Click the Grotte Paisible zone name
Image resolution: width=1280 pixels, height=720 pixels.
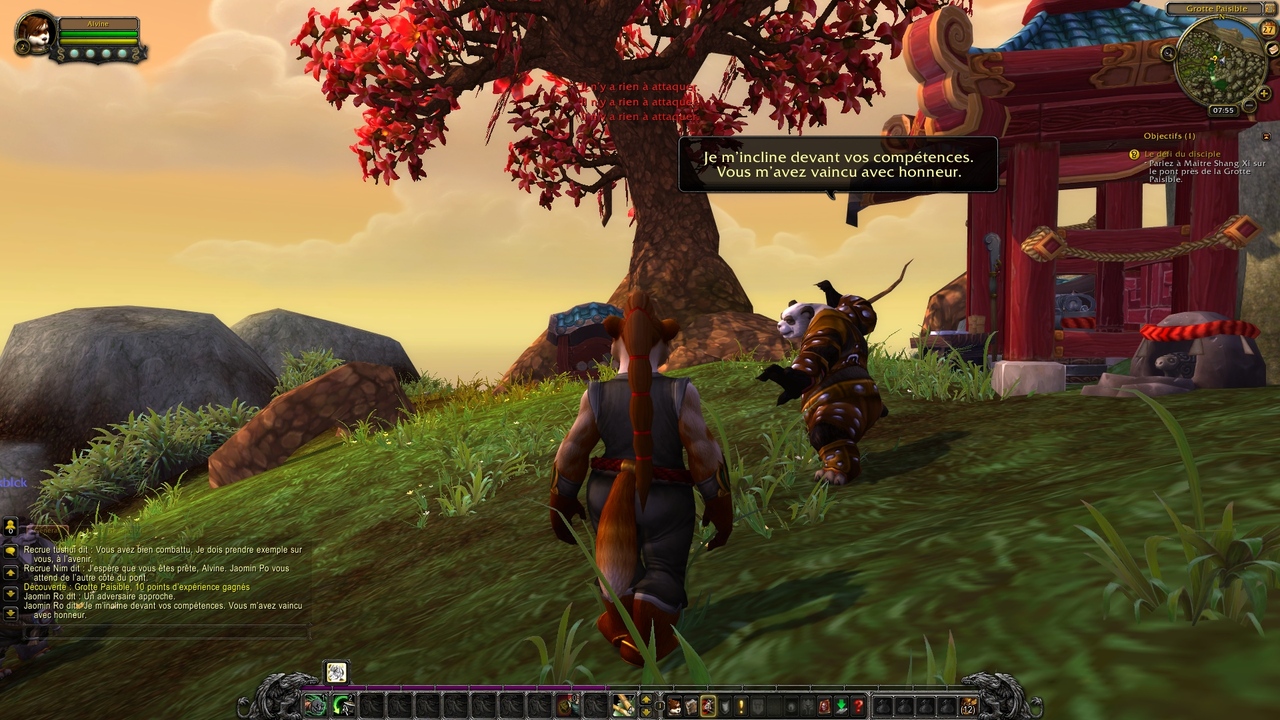[x=1216, y=9]
